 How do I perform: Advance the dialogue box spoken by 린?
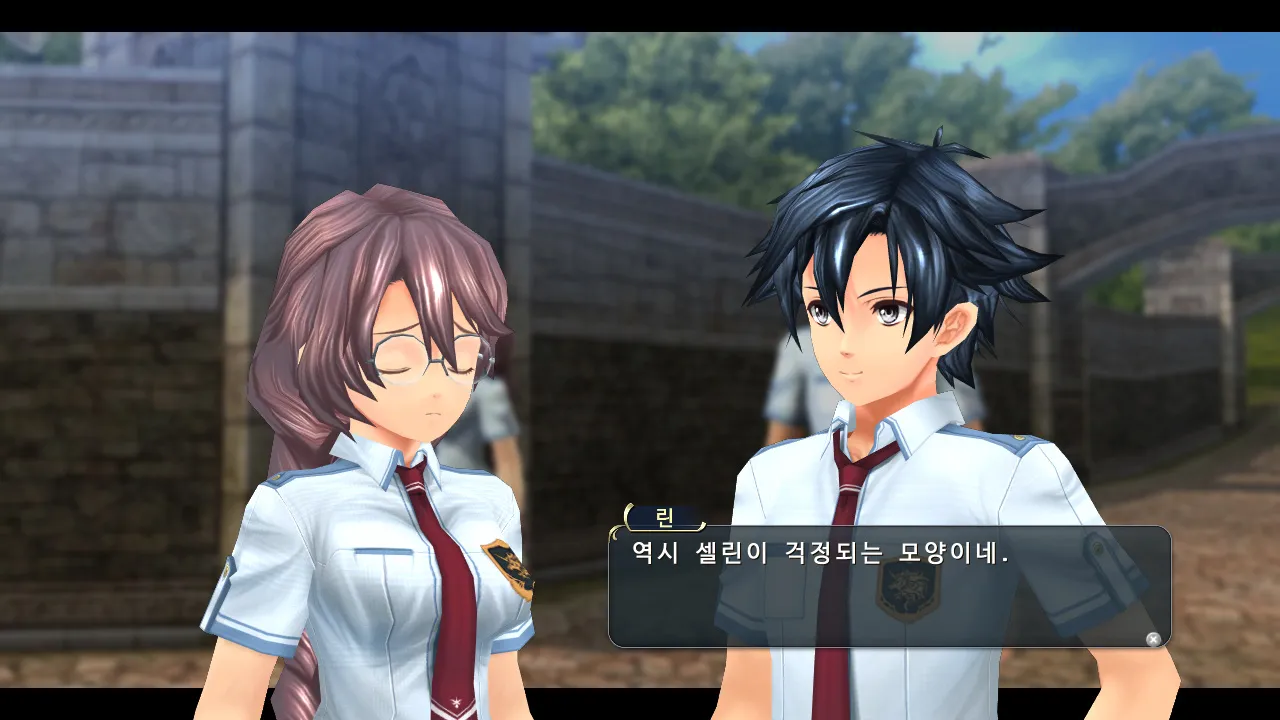tap(1153, 639)
